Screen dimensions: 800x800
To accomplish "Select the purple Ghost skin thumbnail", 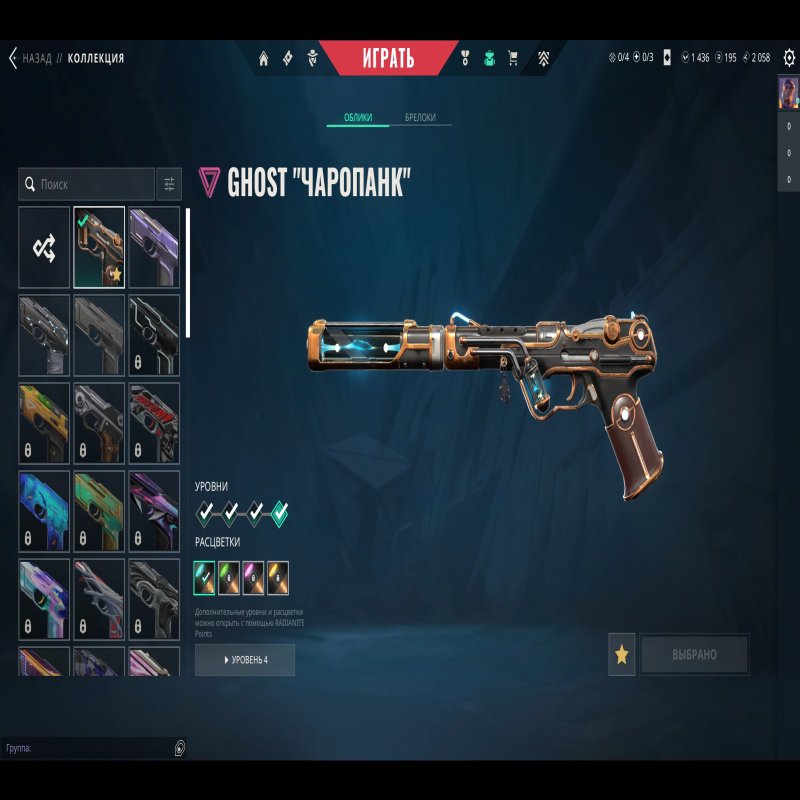I will pos(154,247).
